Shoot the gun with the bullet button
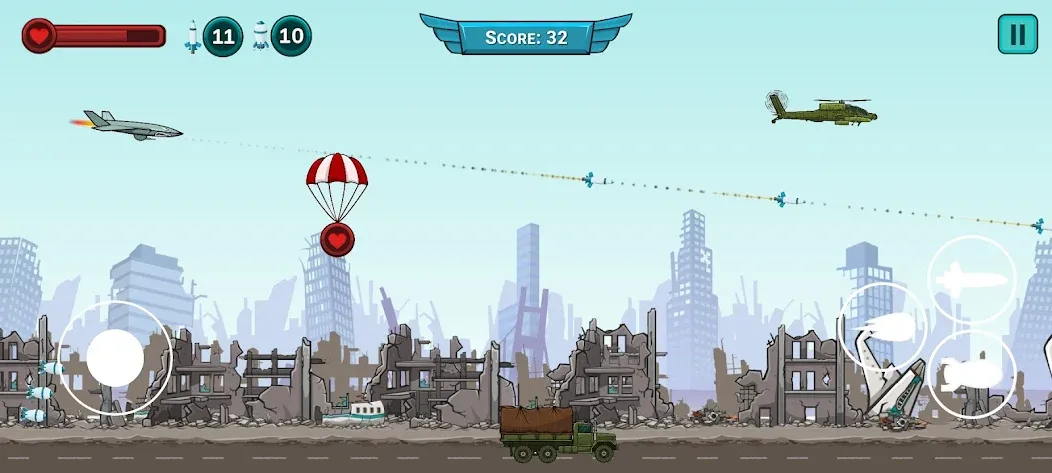 [x=882, y=327]
